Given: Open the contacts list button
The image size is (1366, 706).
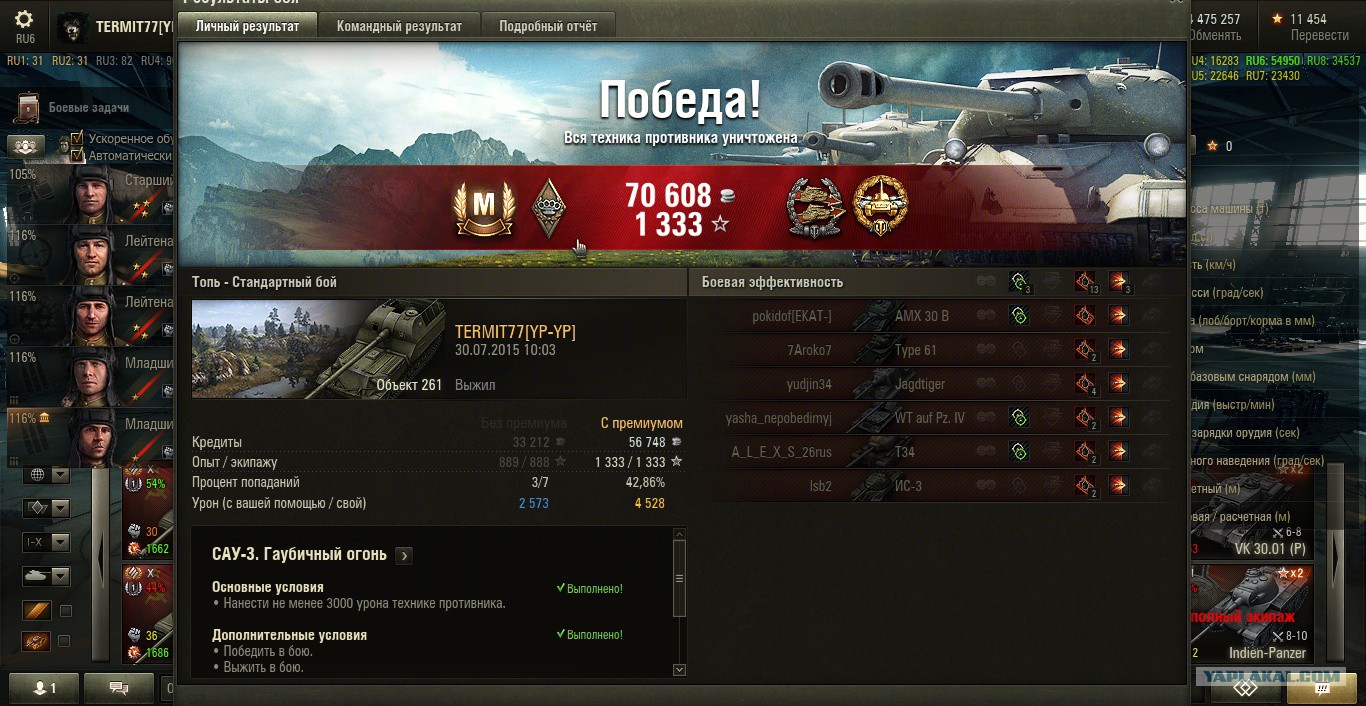Looking at the screenshot, I should coord(44,688).
